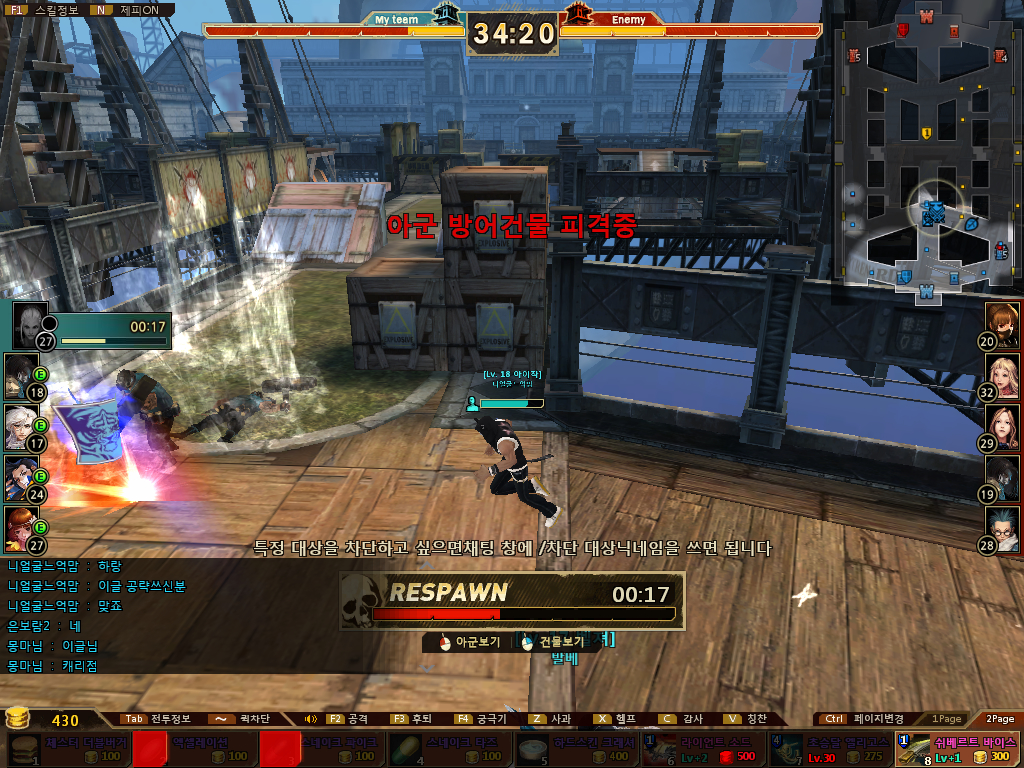
Task: Select the level 17 white-haired teammate portrait
Action: click(20, 424)
